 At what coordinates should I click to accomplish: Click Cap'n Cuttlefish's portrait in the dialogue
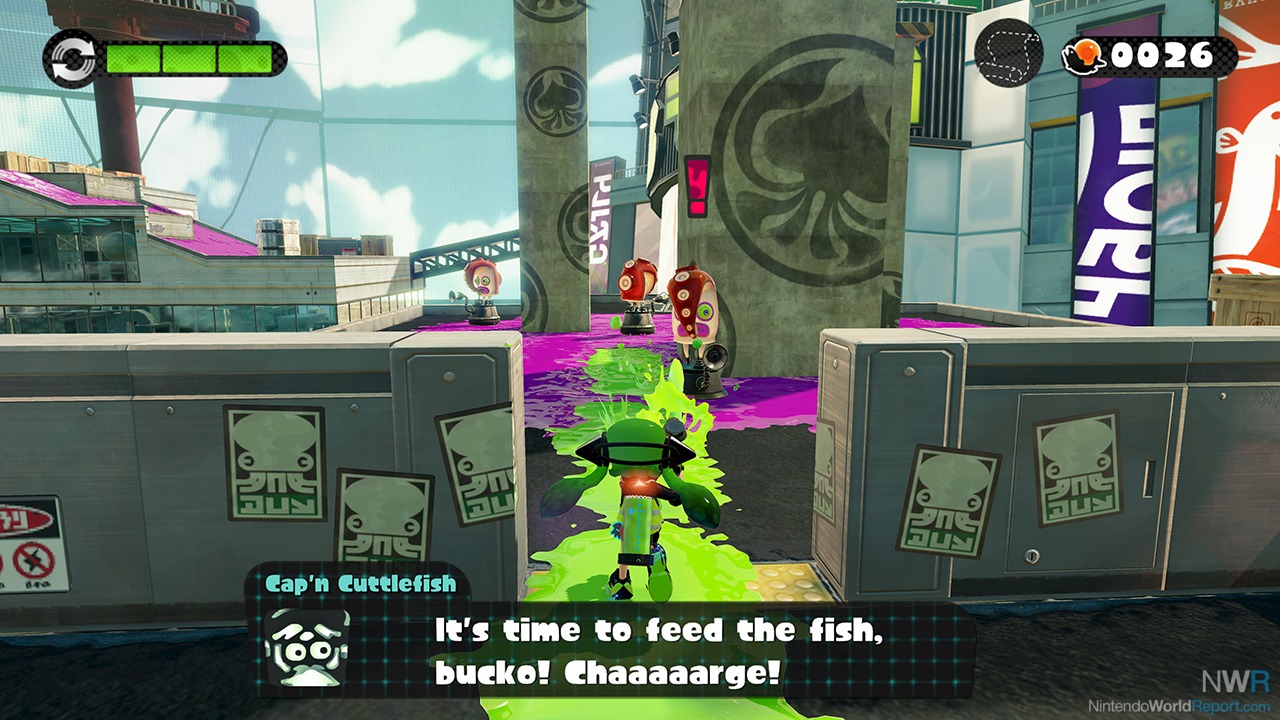pyautogui.click(x=305, y=647)
